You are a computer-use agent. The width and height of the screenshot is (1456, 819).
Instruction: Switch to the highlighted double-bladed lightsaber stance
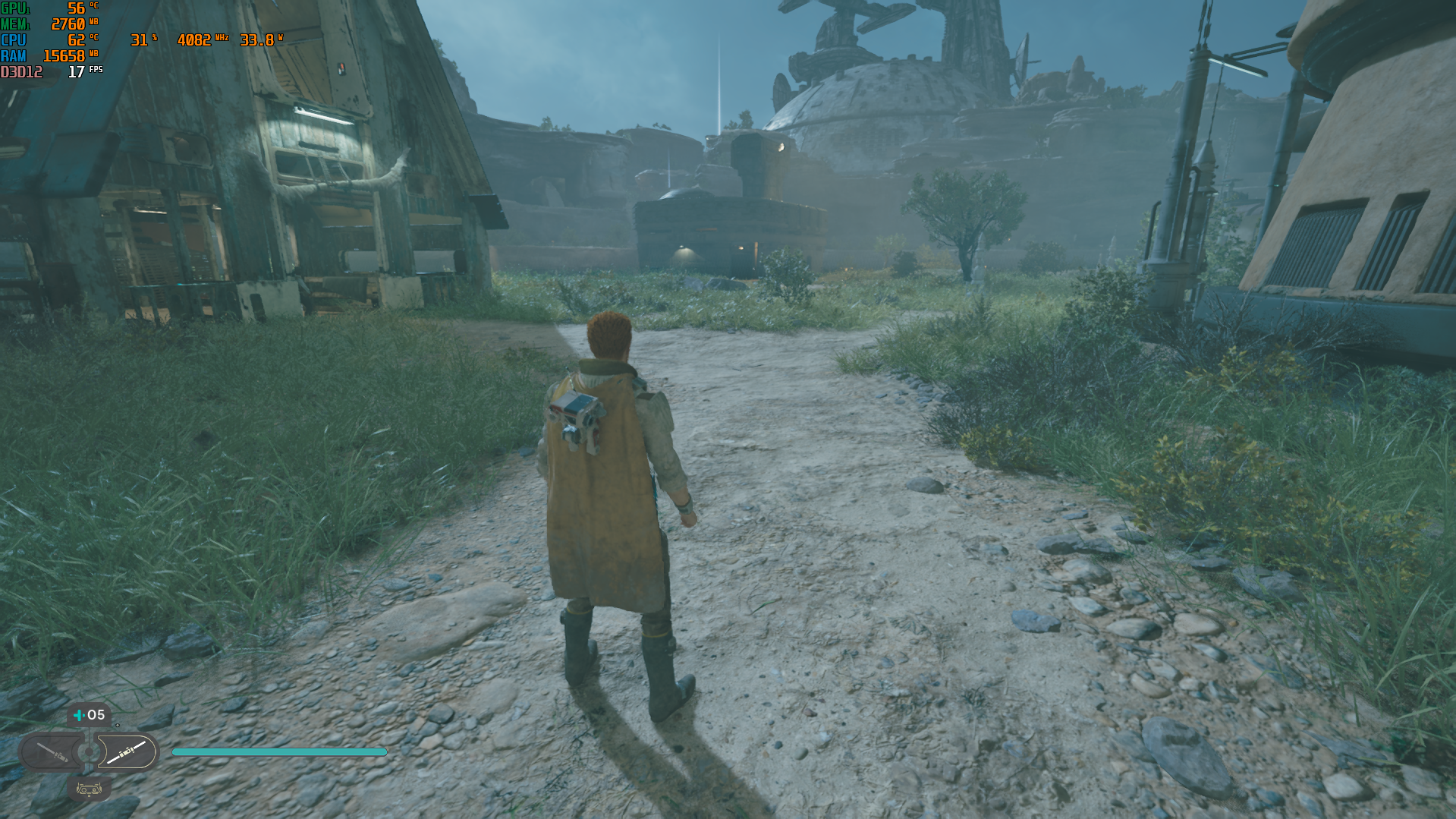[x=126, y=752]
